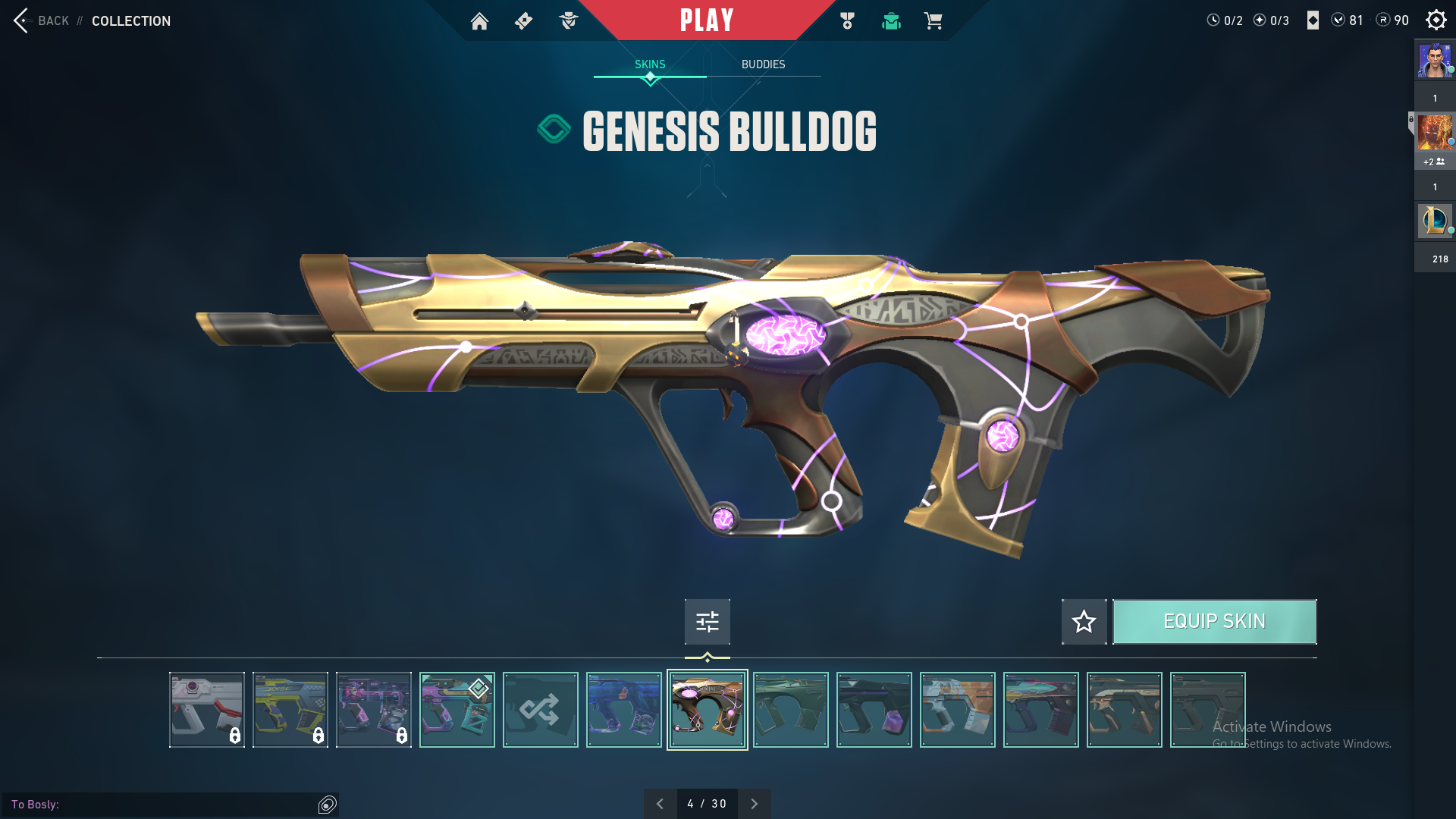The width and height of the screenshot is (1456, 819).
Task: Open the settings gear
Action: (1436, 20)
